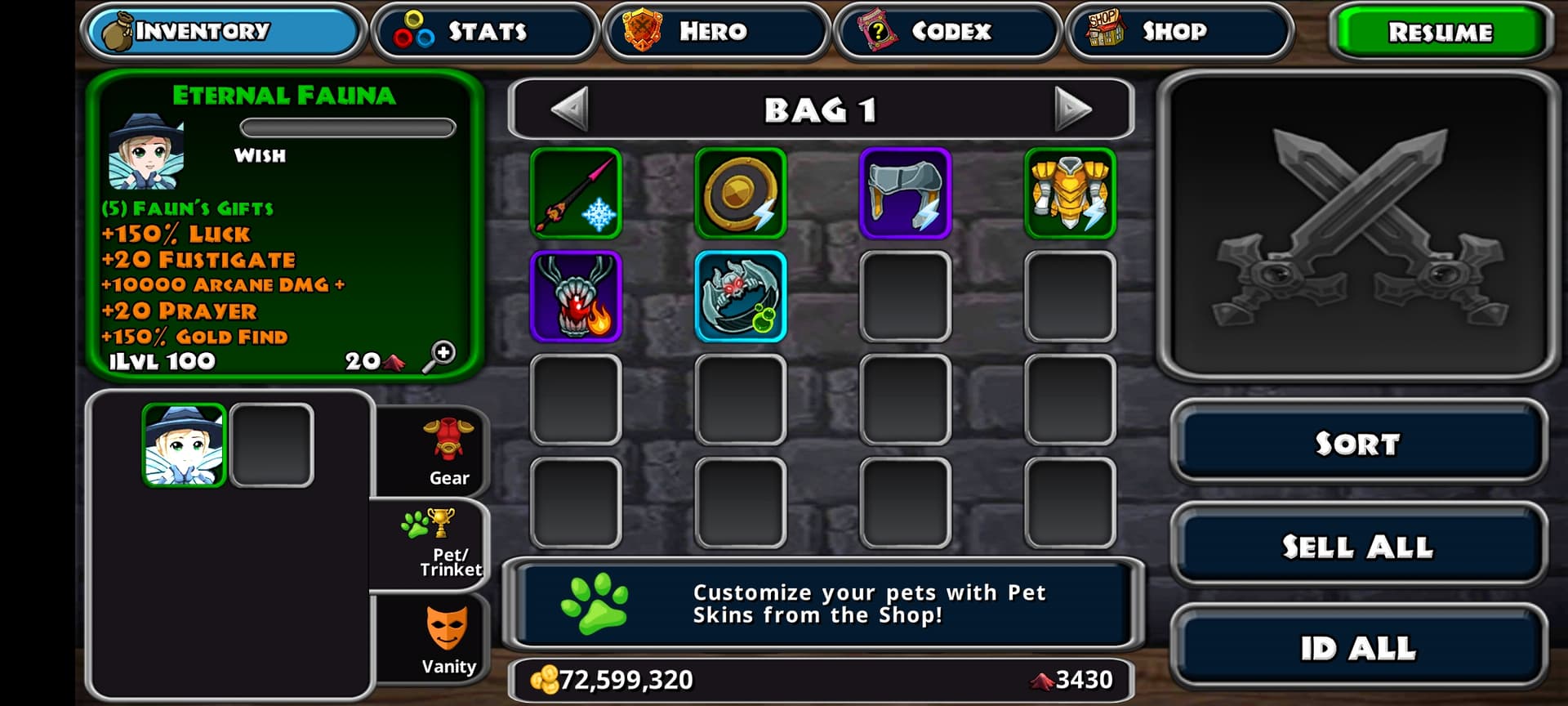Tap the Sell All button

pyautogui.click(x=1357, y=546)
